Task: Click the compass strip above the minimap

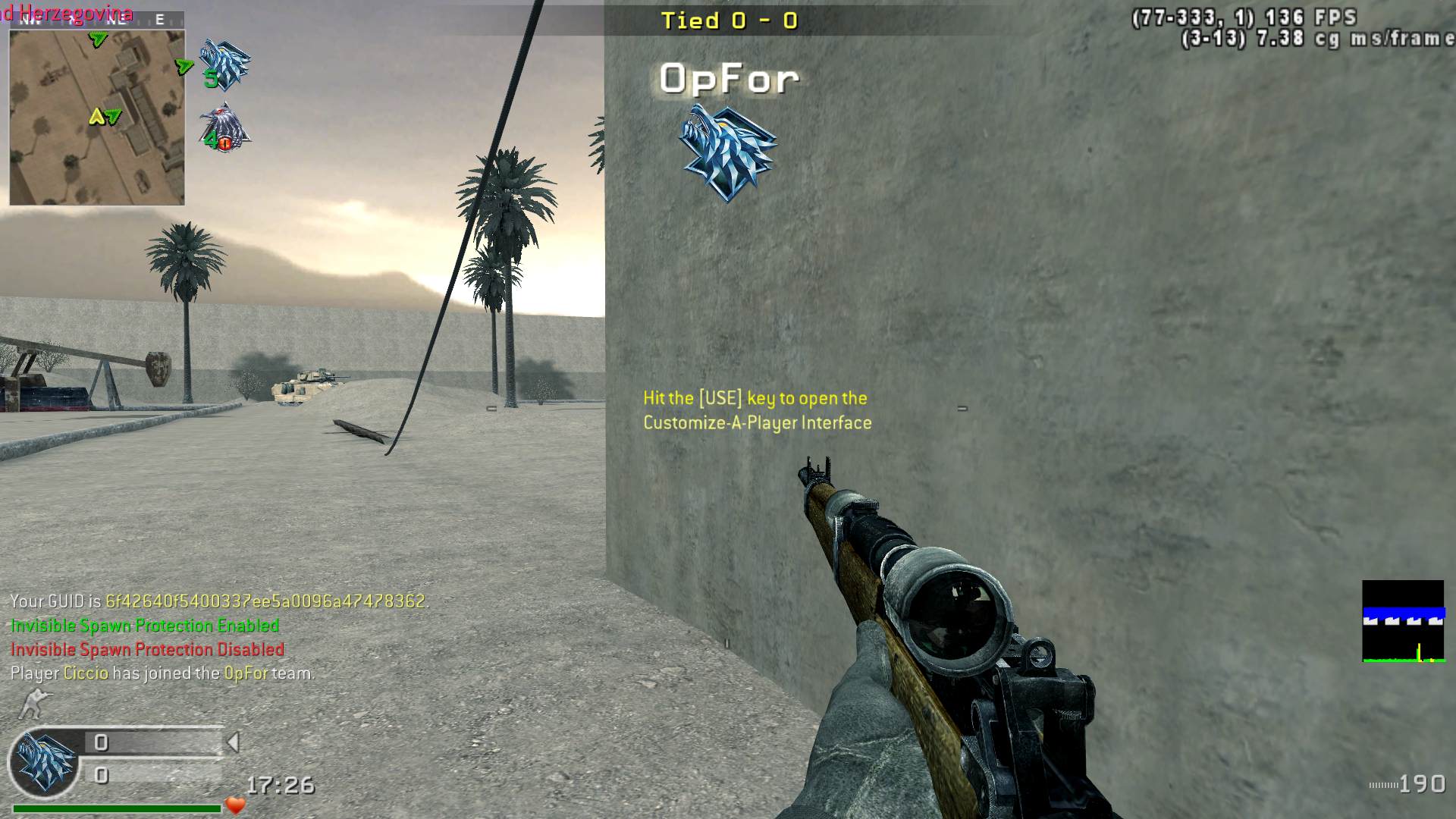Action: [x=96, y=20]
